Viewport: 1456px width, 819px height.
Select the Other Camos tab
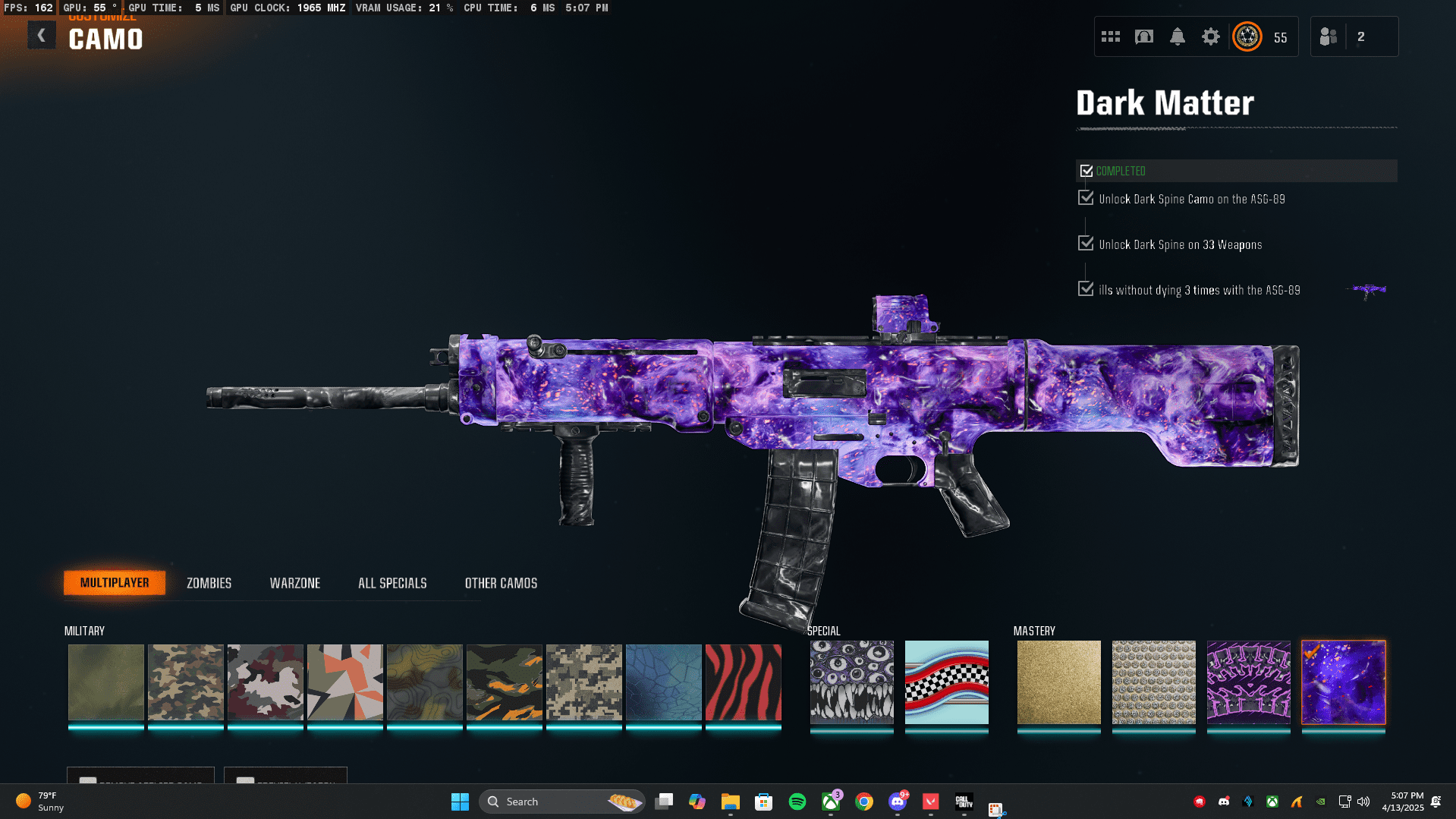(x=501, y=583)
